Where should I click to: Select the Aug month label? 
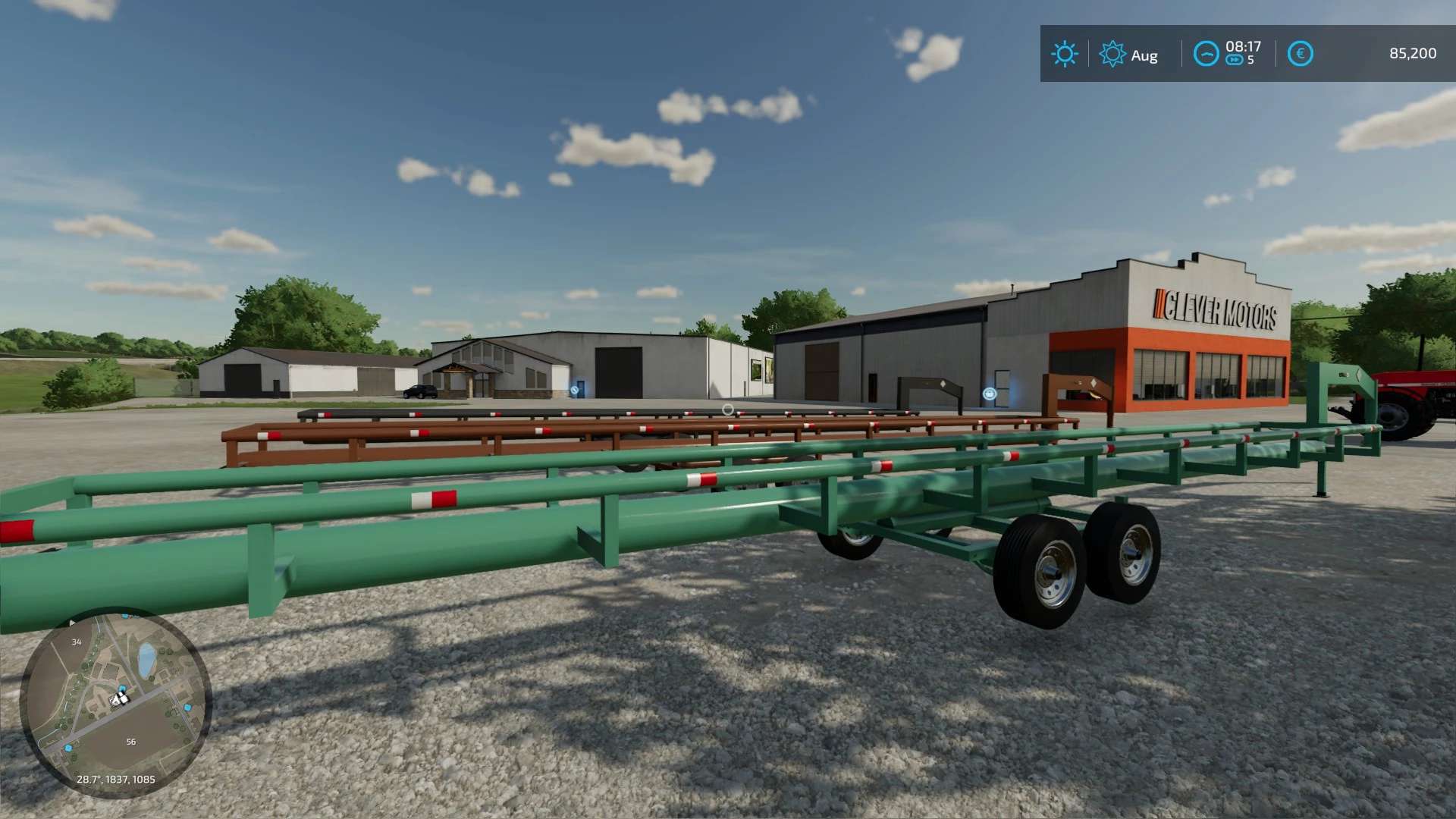pos(1144,55)
